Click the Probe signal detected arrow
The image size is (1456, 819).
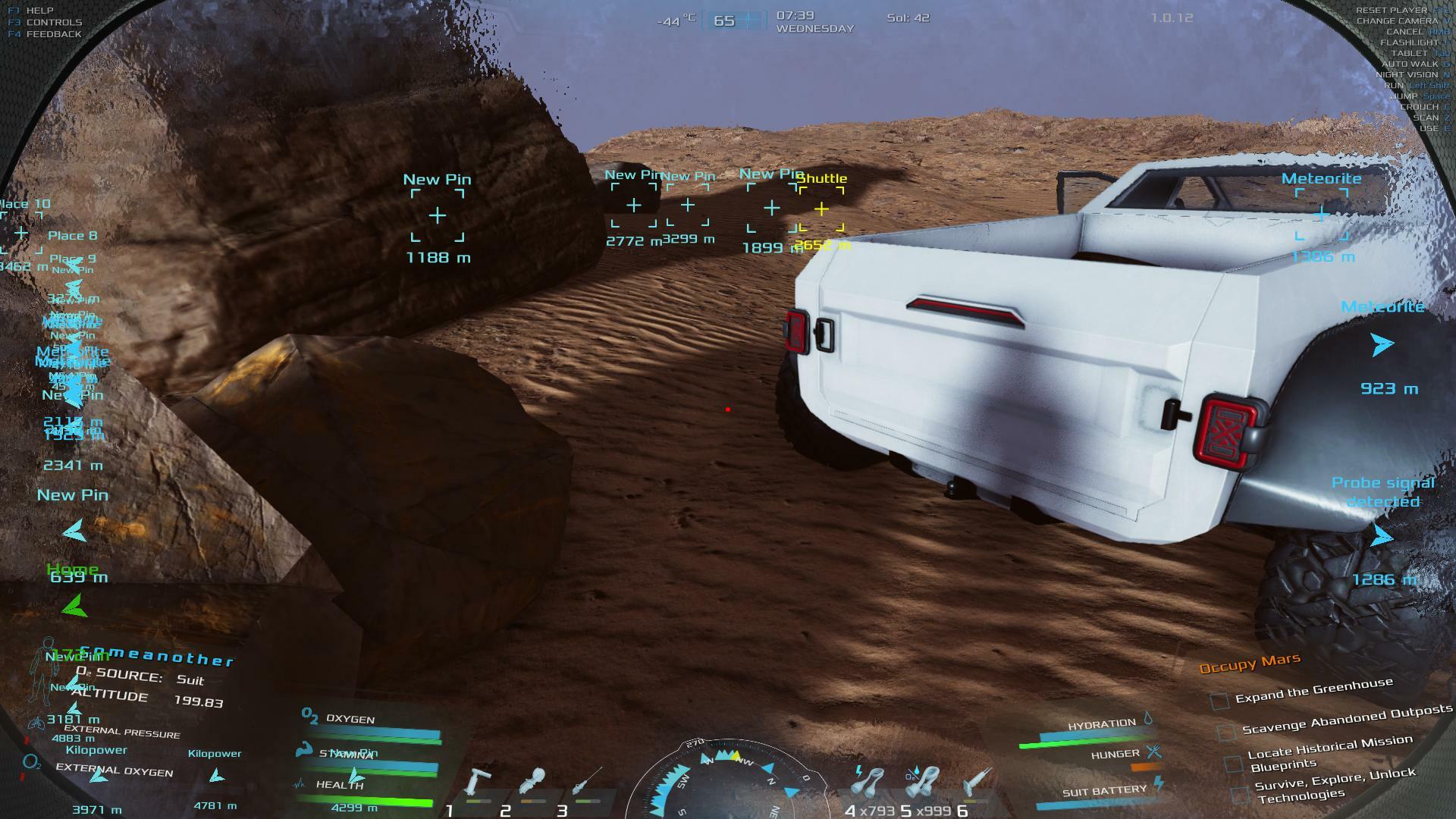coord(1382,537)
